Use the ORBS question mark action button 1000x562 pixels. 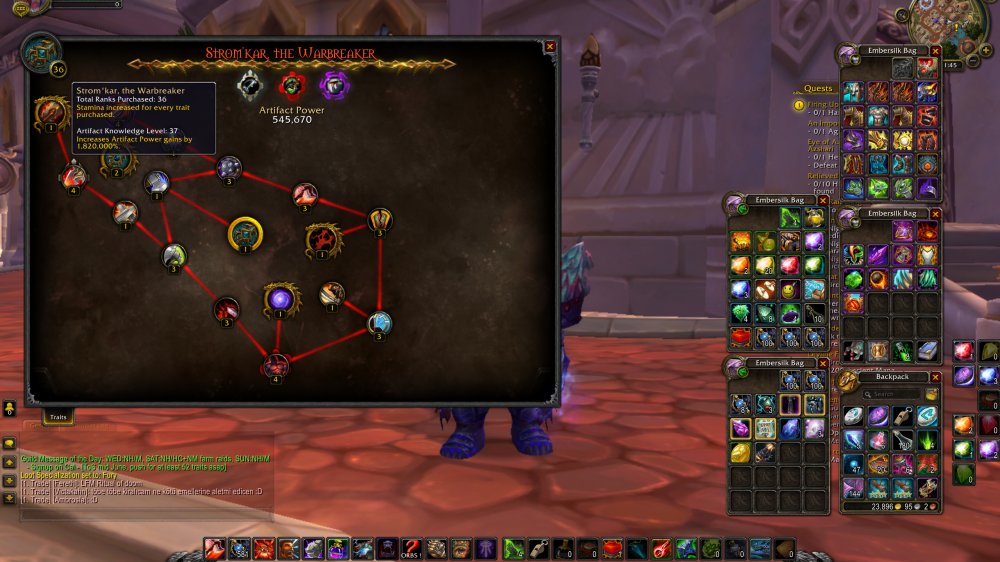(x=412, y=548)
